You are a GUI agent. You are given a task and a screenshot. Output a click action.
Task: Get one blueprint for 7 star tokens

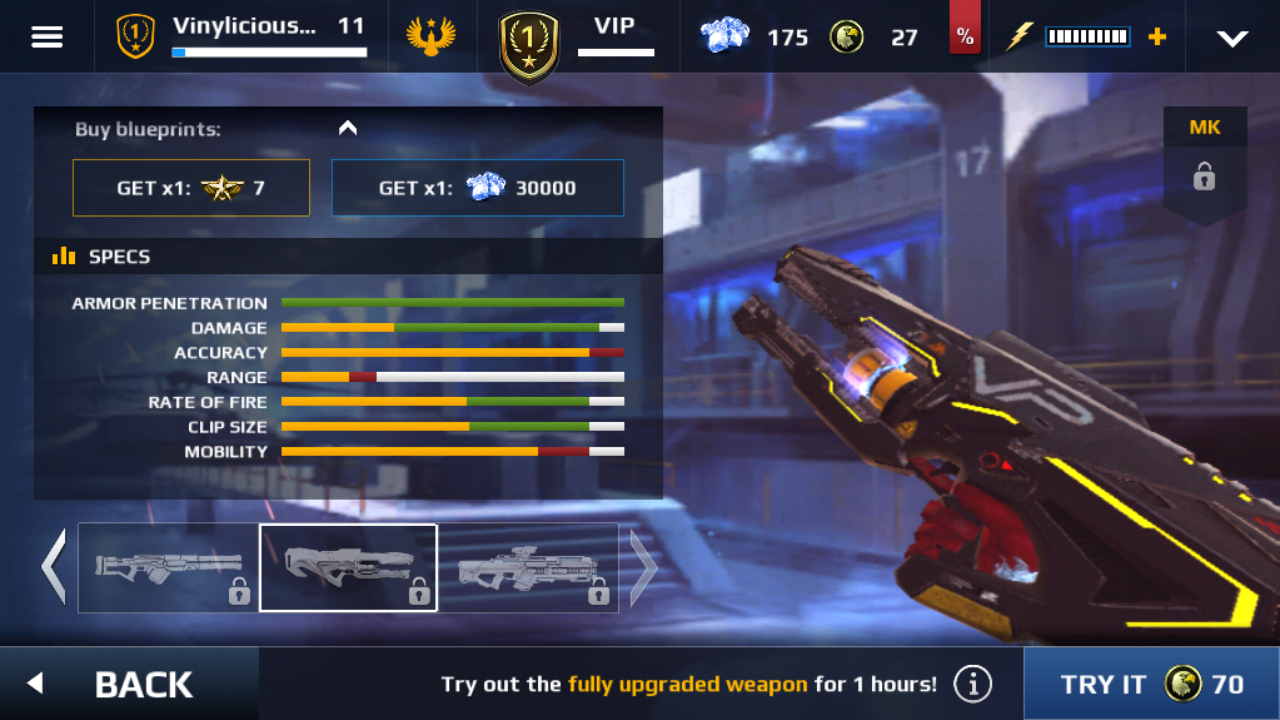pyautogui.click(x=191, y=188)
